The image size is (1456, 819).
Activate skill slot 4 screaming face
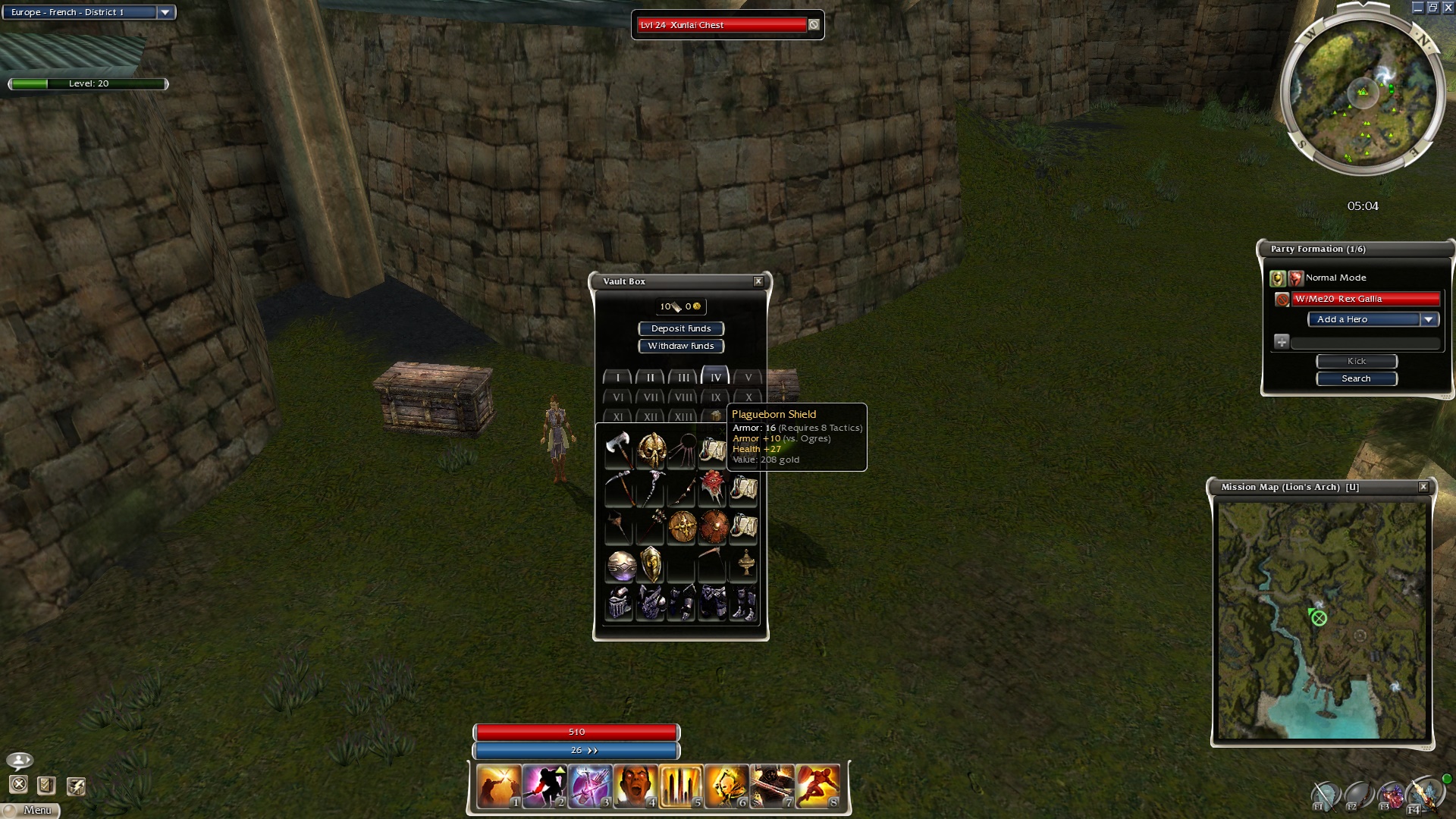(x=635, y=786)
